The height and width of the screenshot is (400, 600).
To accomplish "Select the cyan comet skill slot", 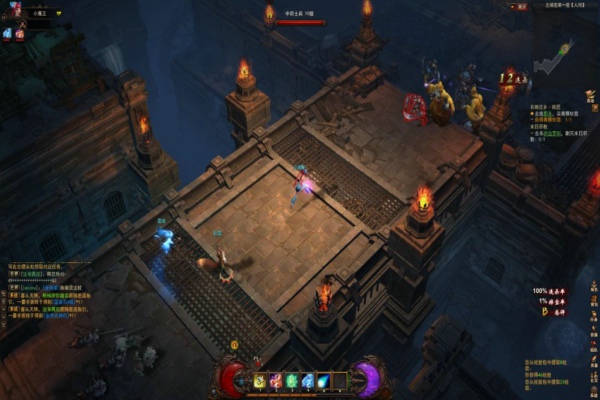I will (x=323, y=380).
